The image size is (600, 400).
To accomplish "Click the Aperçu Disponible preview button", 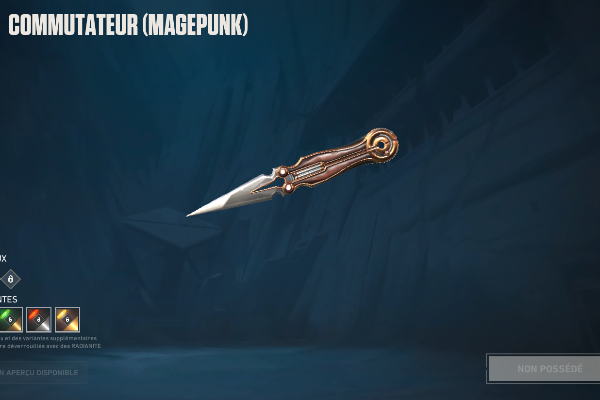I will tap(42, 373).
